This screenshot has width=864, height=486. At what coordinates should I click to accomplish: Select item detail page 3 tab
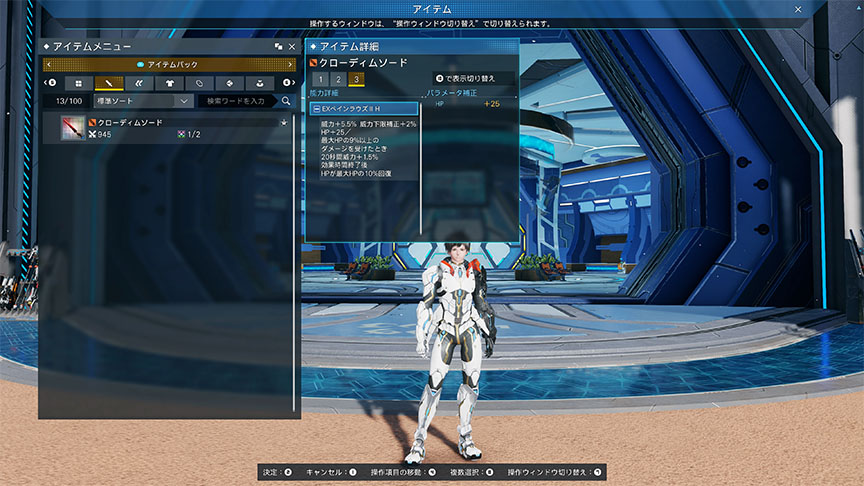[356, 78]
